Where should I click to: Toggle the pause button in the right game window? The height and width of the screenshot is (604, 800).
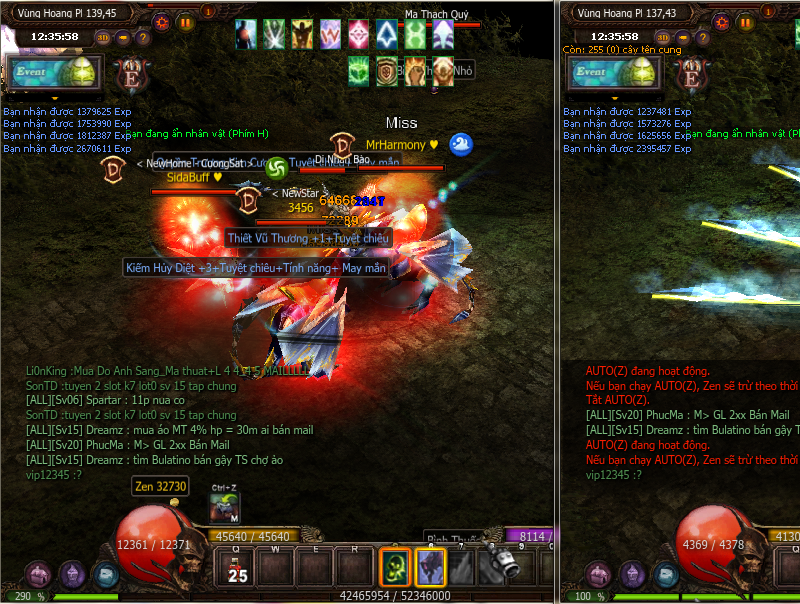[746, 21]
